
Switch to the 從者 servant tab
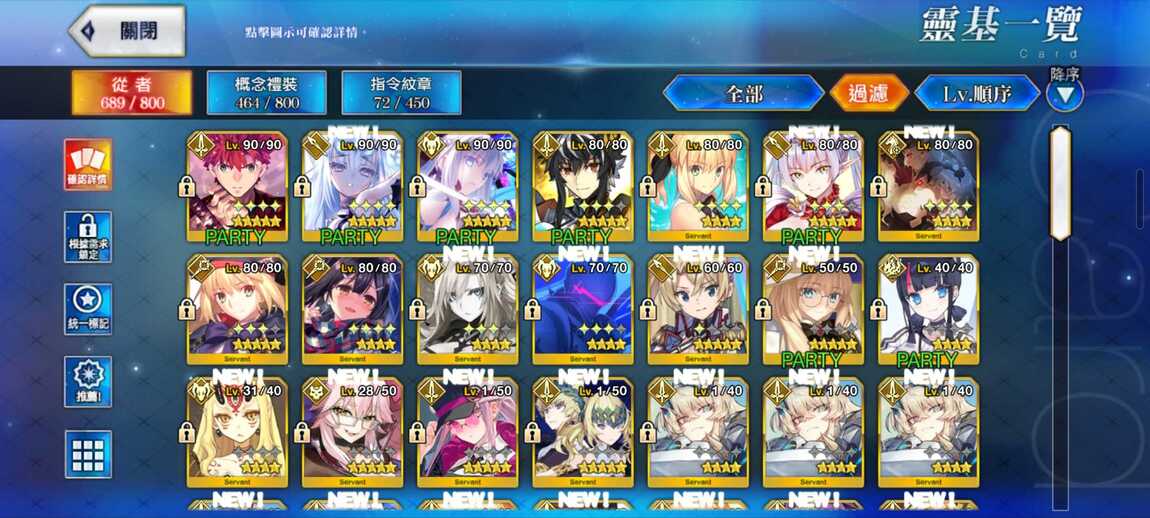coord(132,92)
